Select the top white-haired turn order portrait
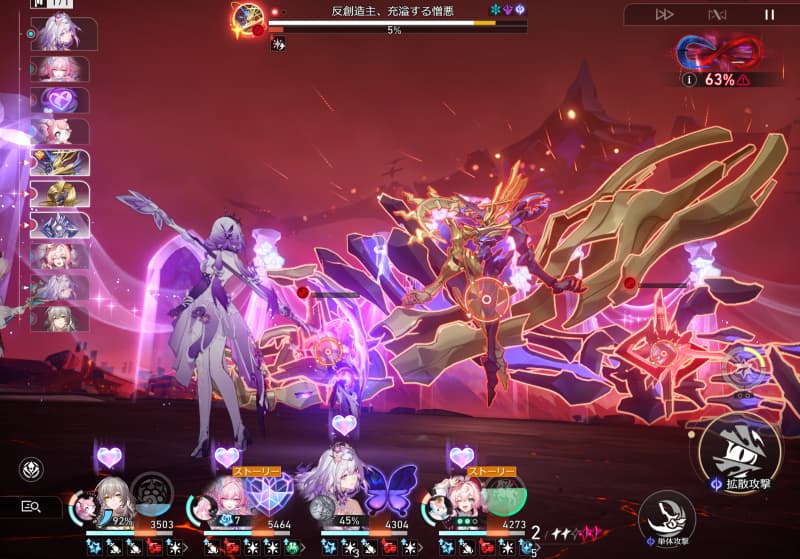This screenshot has height=559, width=800. (x=63, y=34)
